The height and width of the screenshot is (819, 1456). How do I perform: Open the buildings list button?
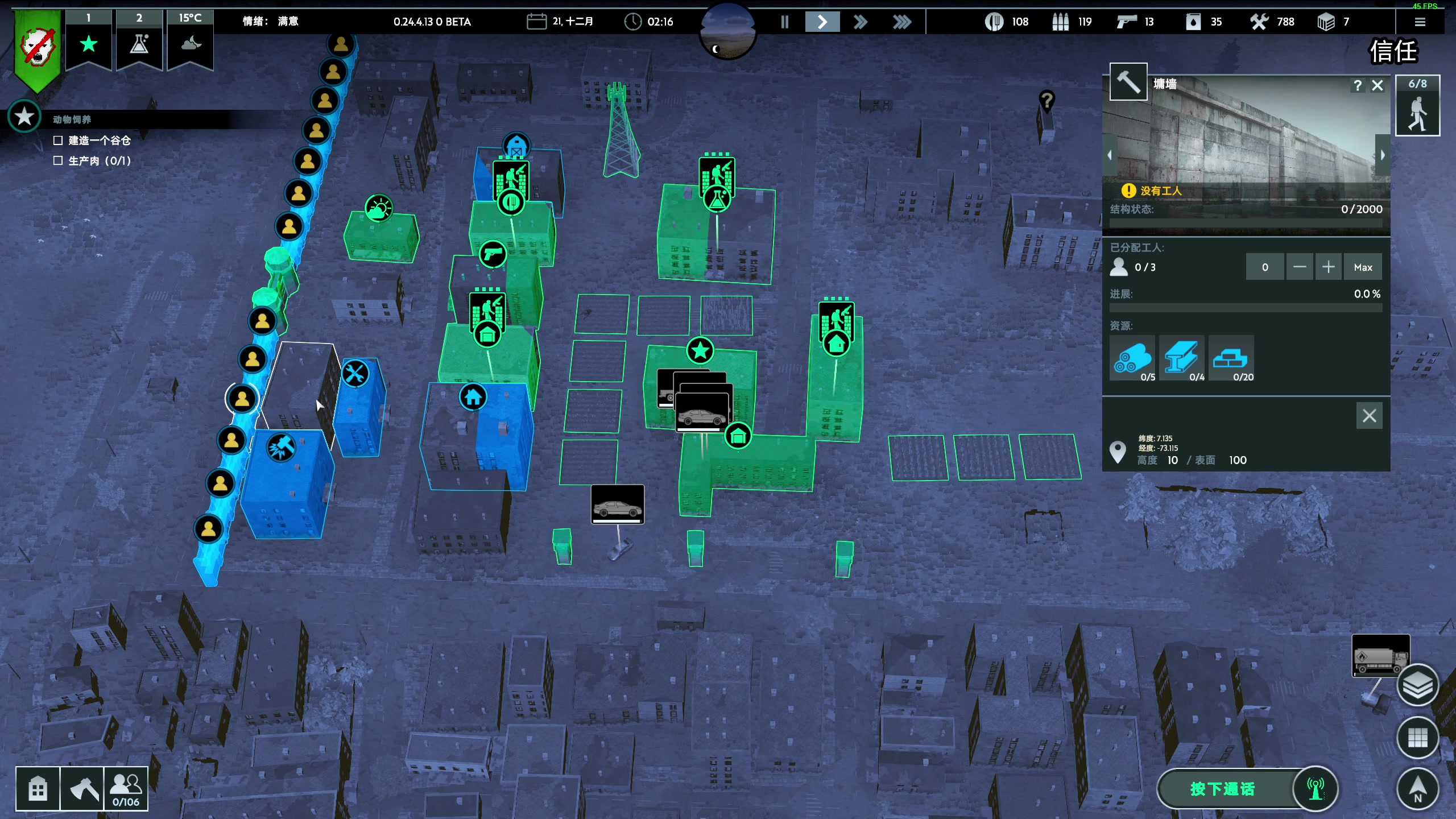(38, 789)
